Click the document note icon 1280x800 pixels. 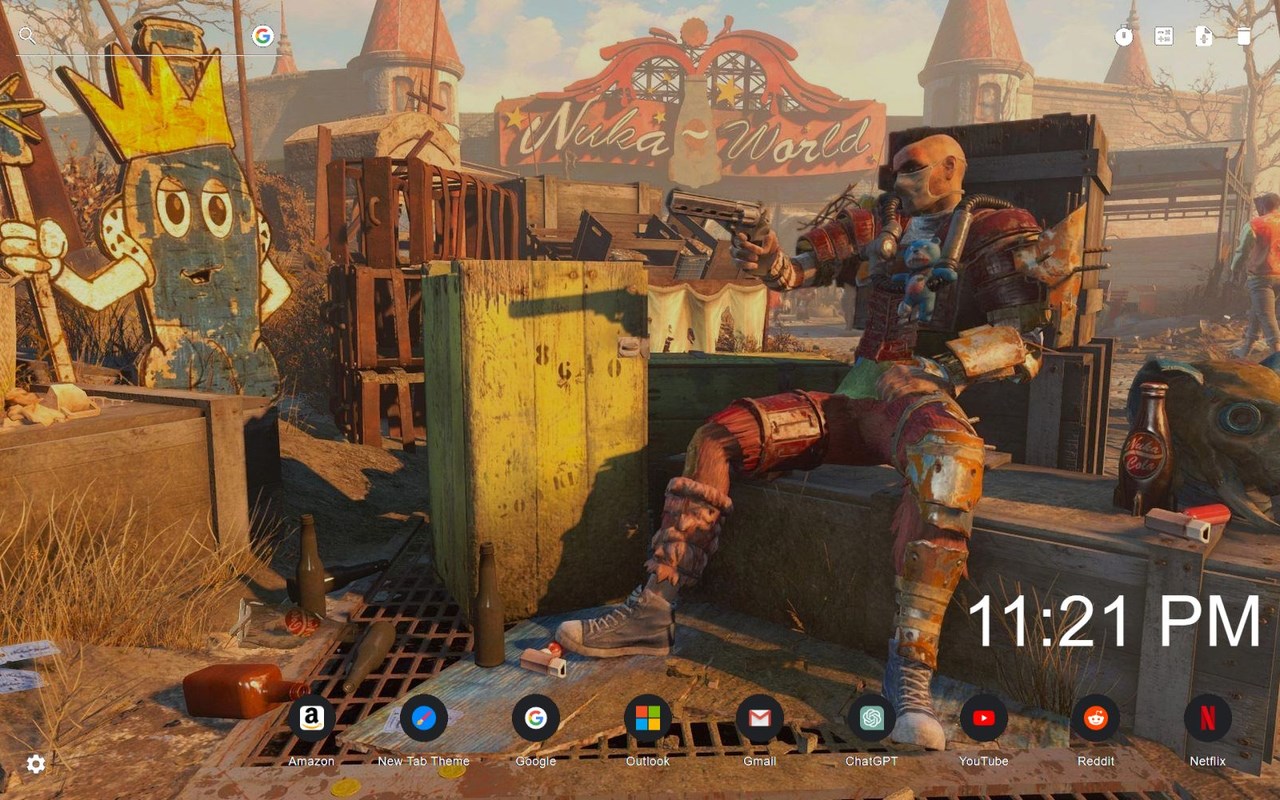[x=1204, y=37]
